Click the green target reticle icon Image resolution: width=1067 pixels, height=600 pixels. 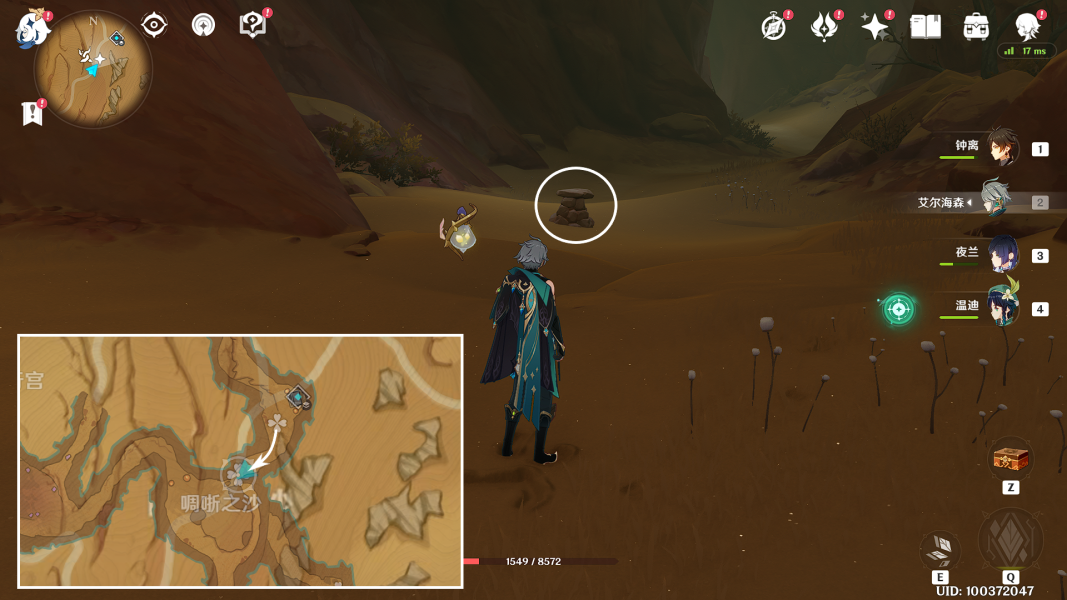[898, 309]
